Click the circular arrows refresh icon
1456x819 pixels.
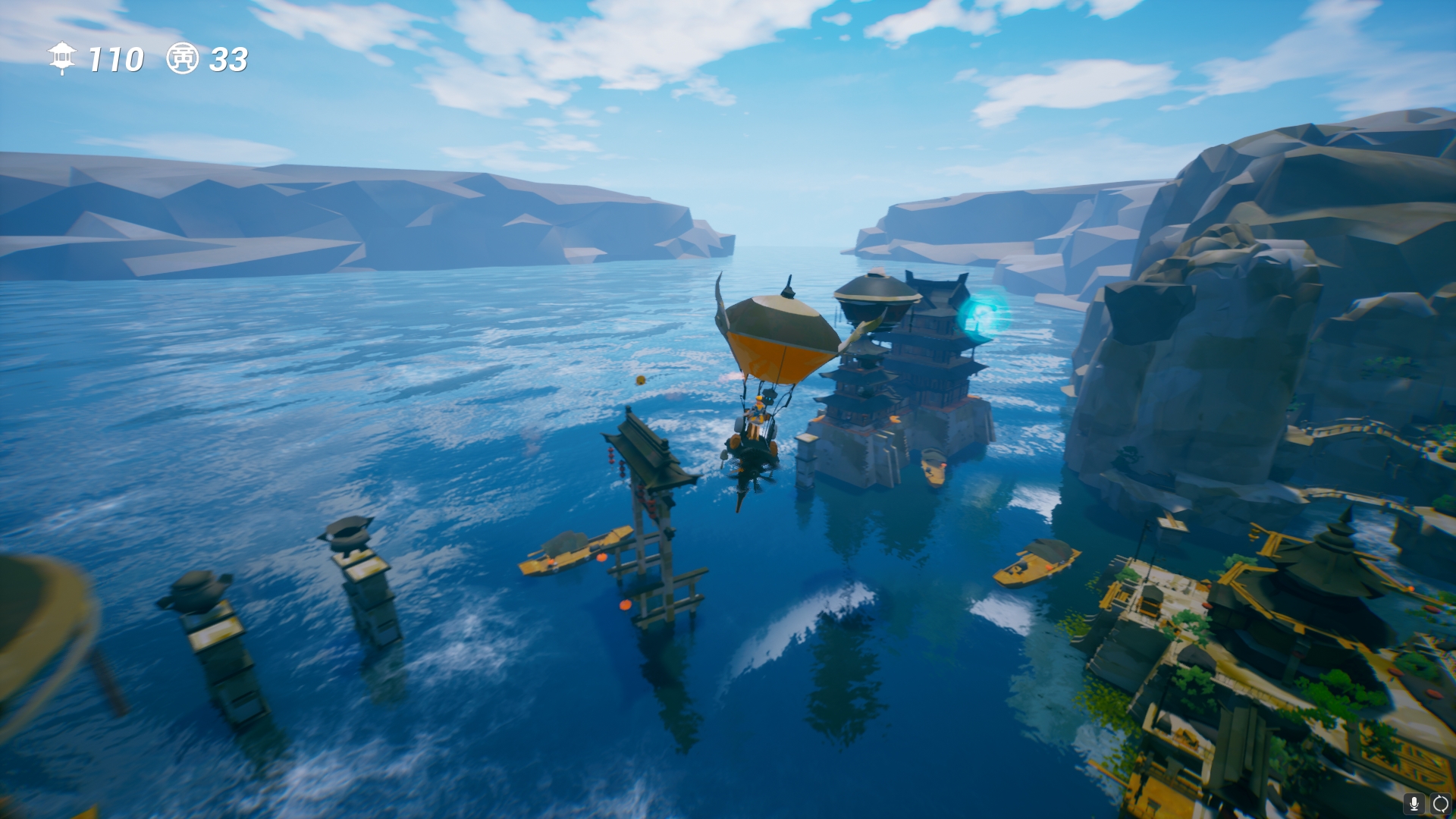(x=1440, y=804)
